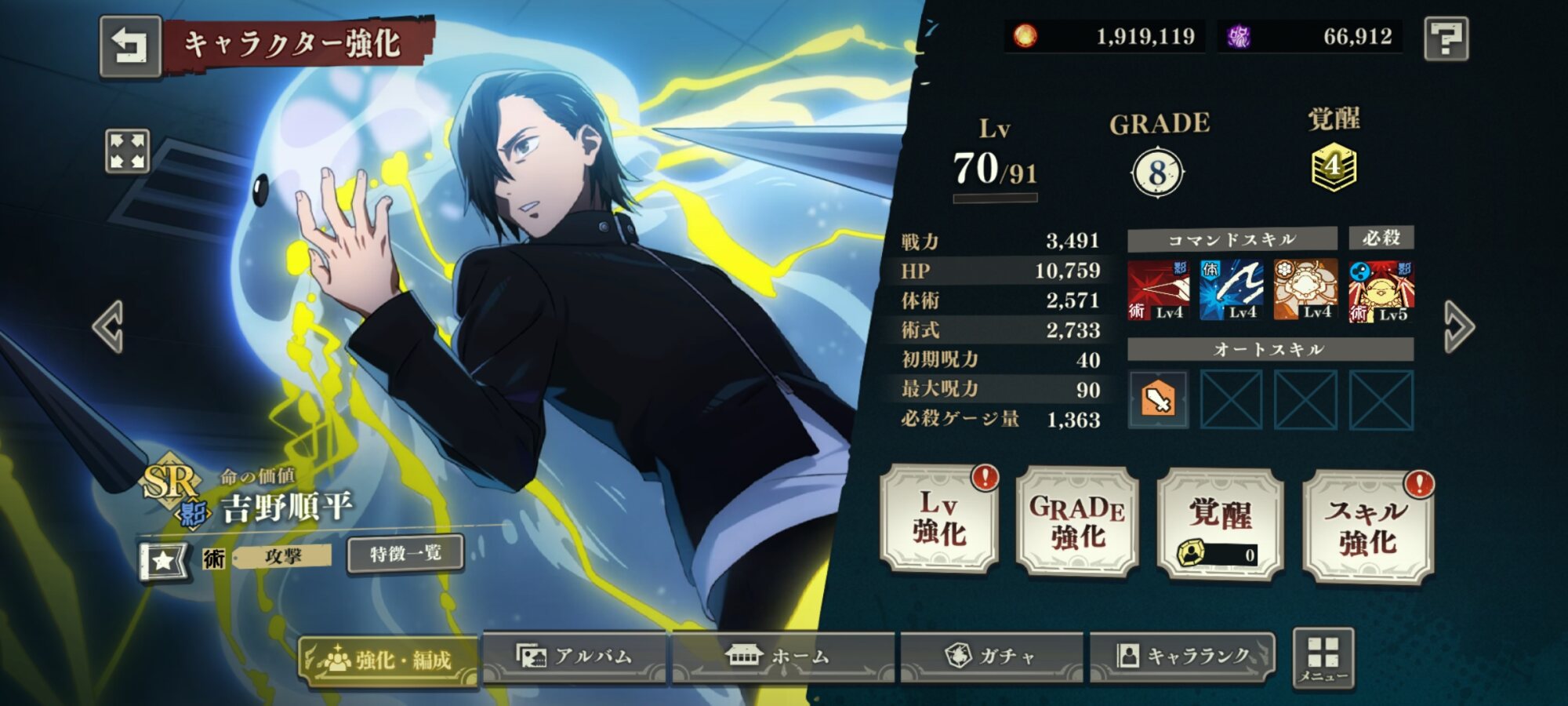Select the orange sword auto skill slot
1568x706 pixels.
(x=1158, y=400)
